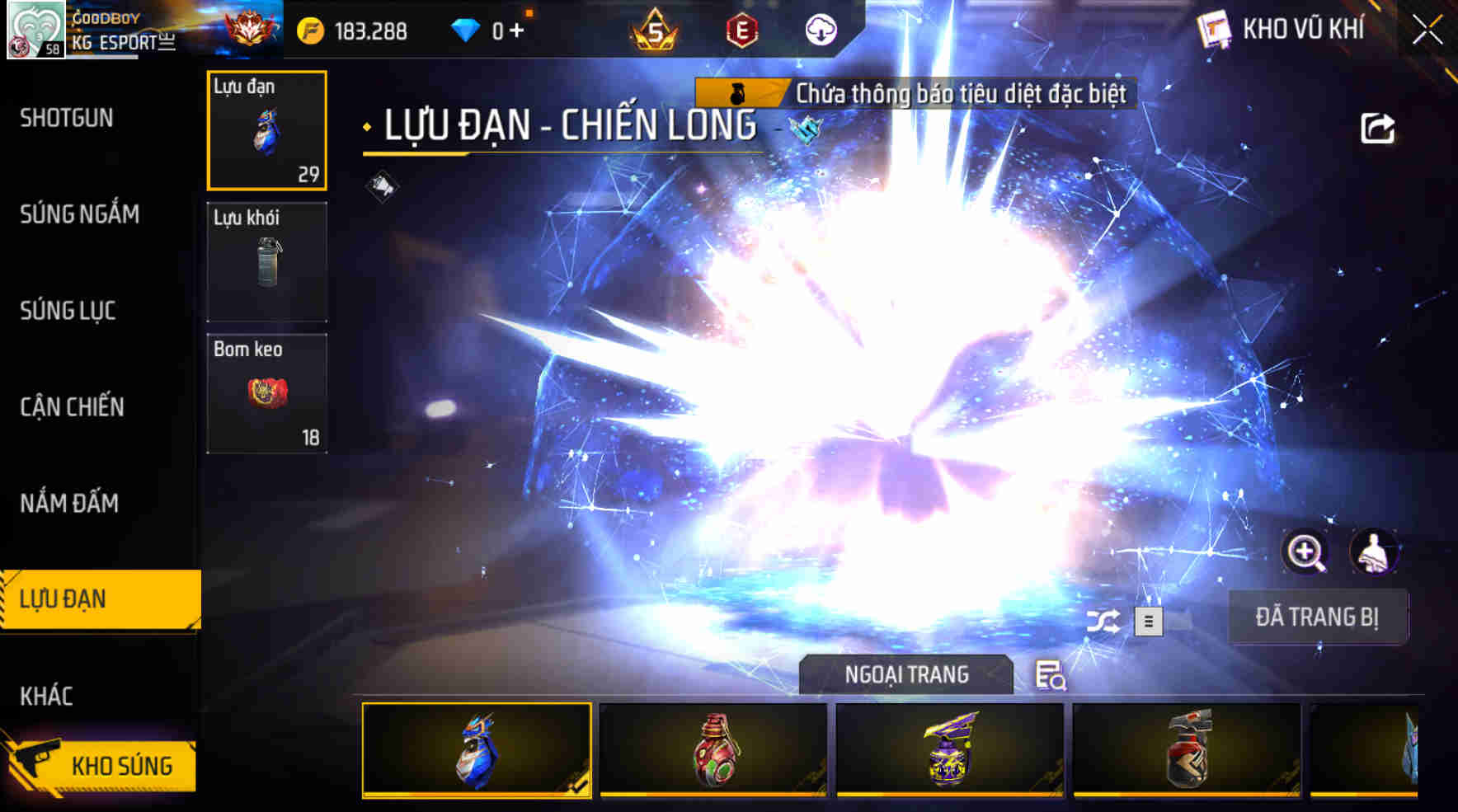Click the megaphone icon below the weapon title
Image resolution: width=1458 pixels, height=812 pixels.
click(379, 183)
